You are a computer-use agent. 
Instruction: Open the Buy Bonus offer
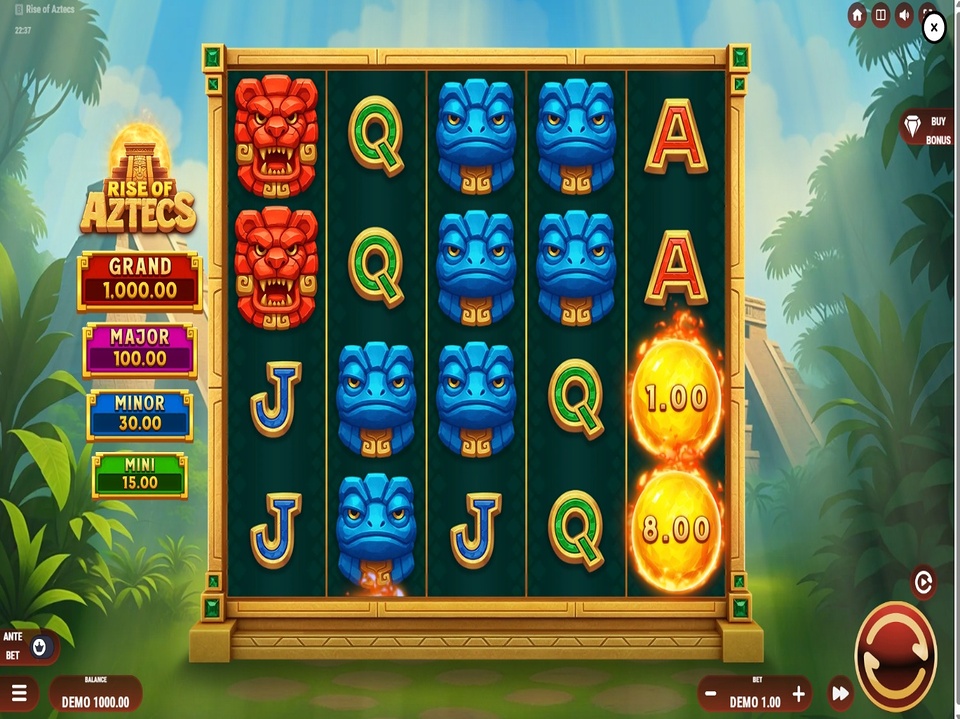coord(926,129)
